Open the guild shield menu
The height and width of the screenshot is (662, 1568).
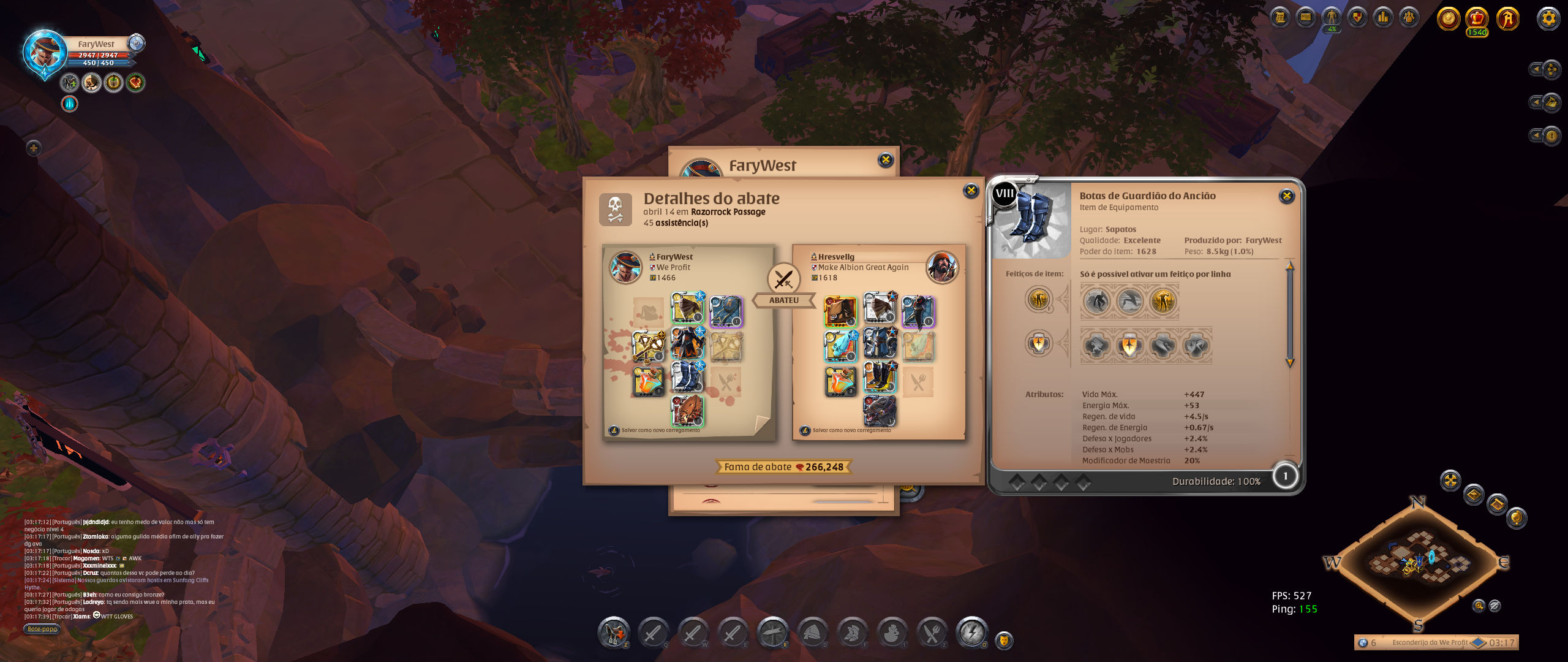pos(1357,17)
